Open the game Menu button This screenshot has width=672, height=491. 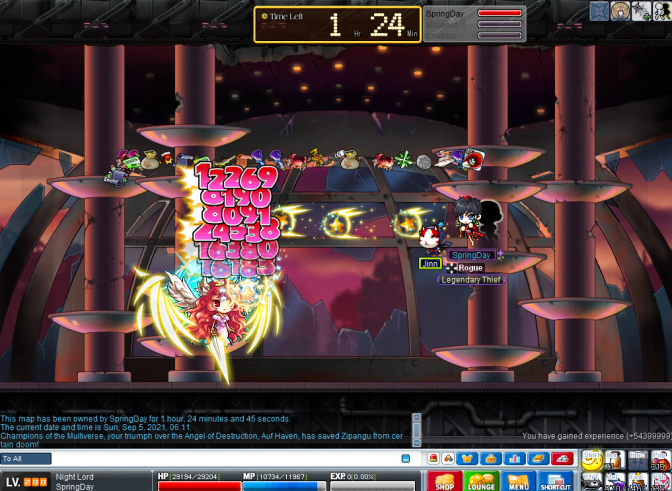click(517, 481)
